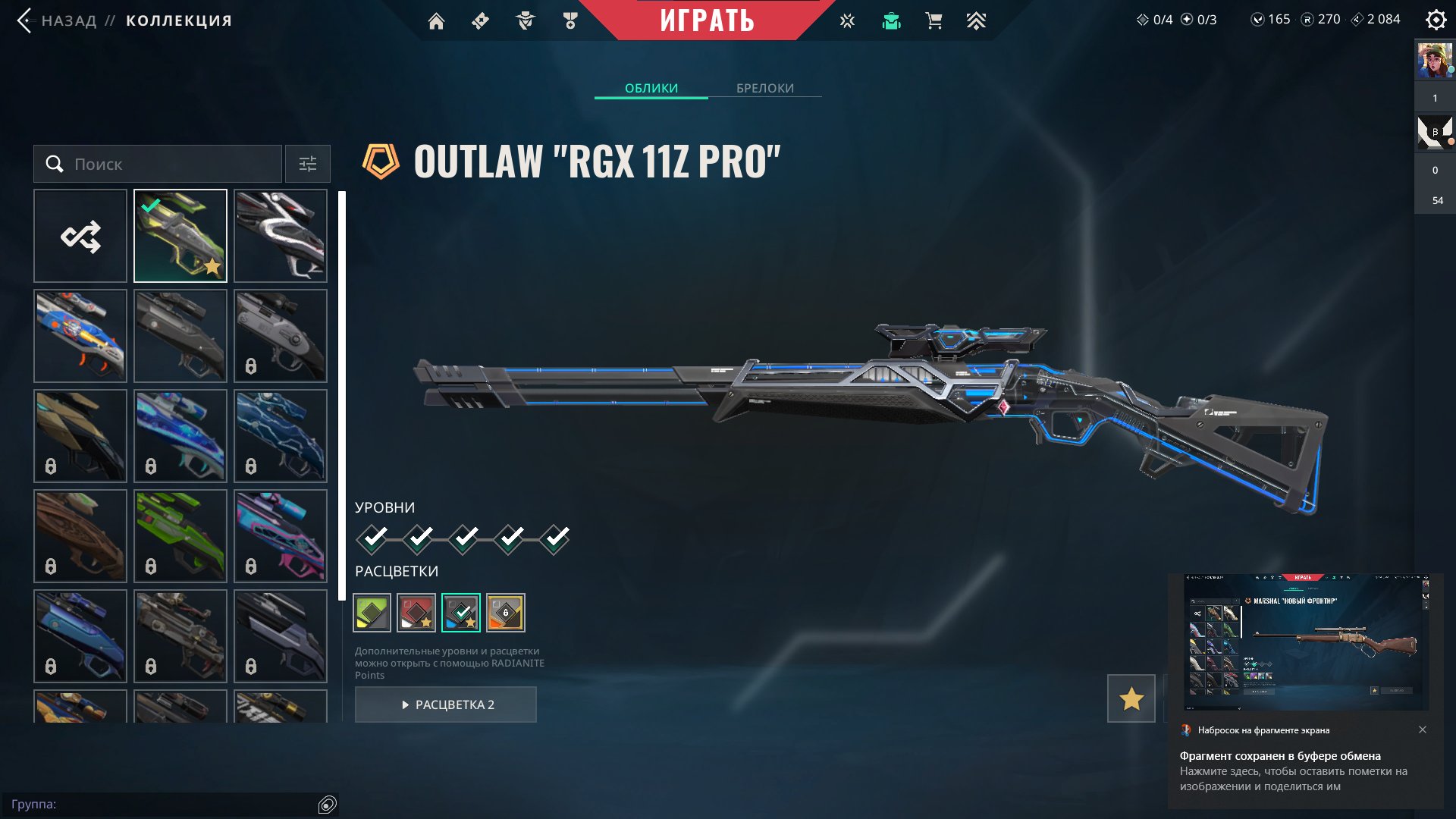This screenshot has height=819, width=1456.
Task: Switch to the БРЕЛОКИ tab
Action: 765,88
